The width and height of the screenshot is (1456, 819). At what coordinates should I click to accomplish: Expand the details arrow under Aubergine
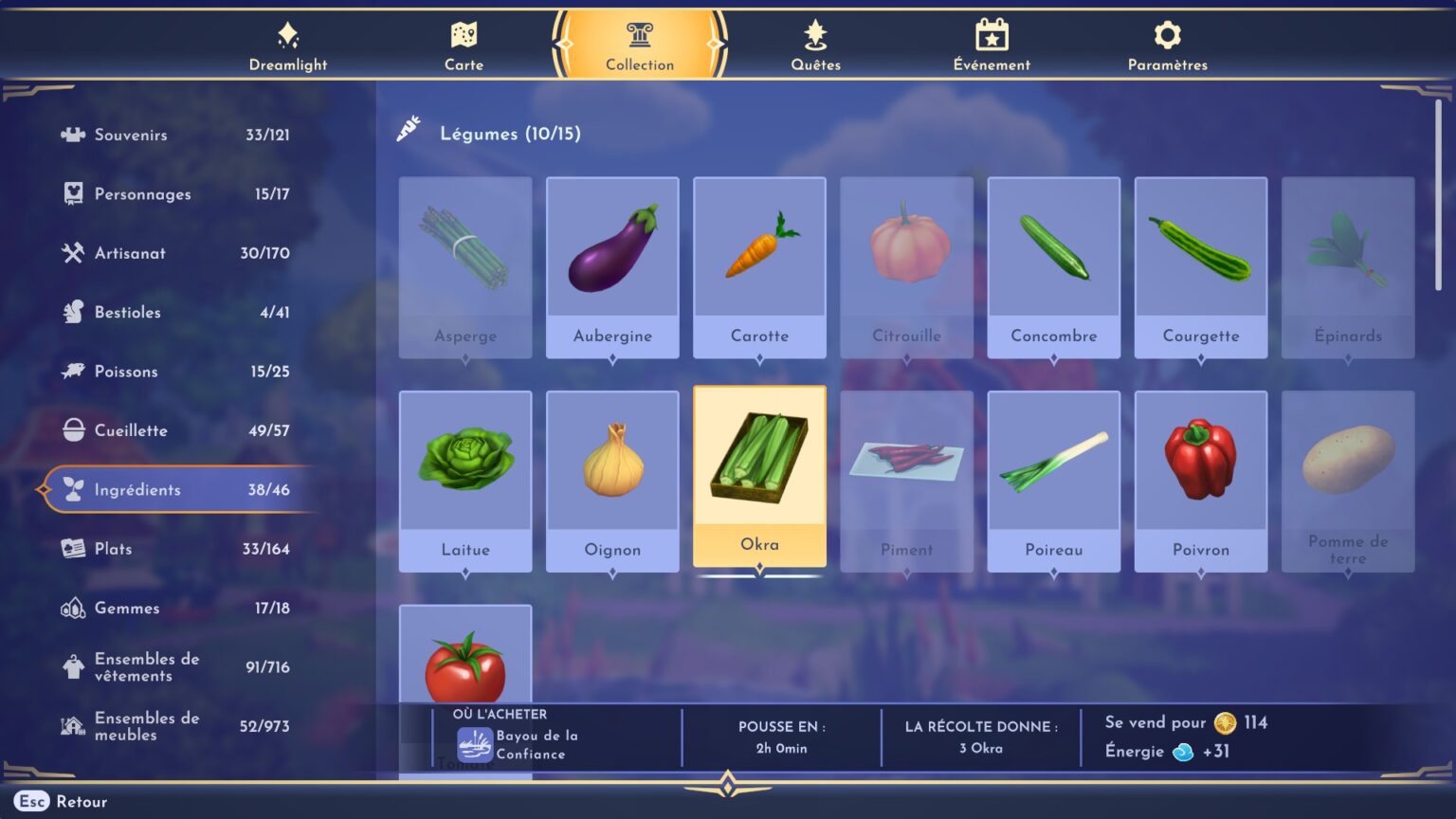click(612, 358)
